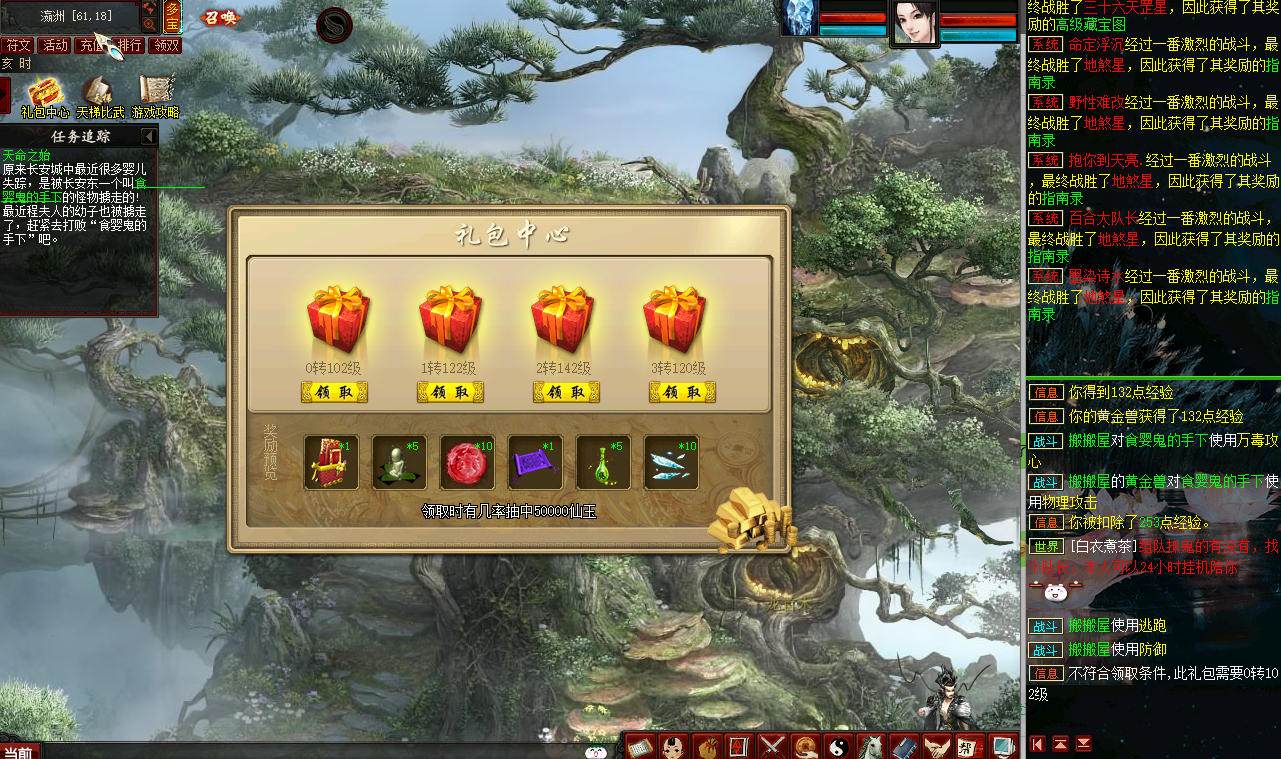Image resolution: width=1281 pixels, height=759 pixels.
Task: Click the purple scroll reward preview thumbnail
Action: pyautogui.click(x=535, y=461)
